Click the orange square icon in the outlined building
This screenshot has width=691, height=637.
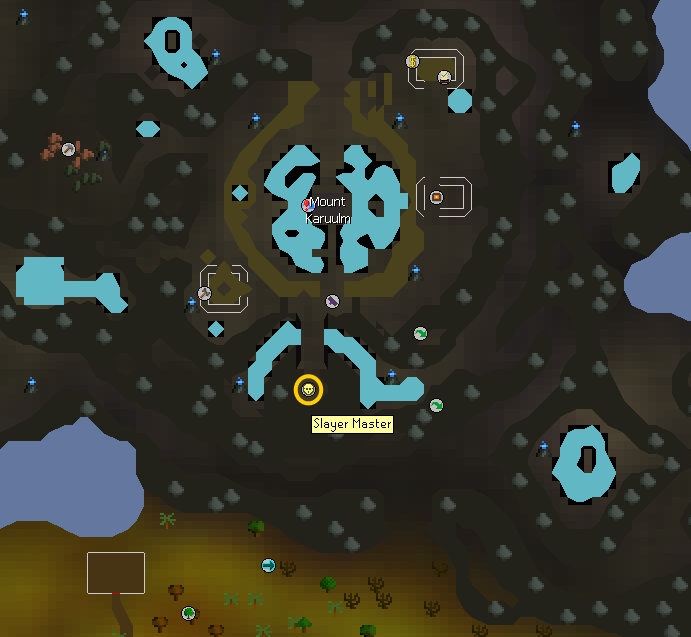436,197
